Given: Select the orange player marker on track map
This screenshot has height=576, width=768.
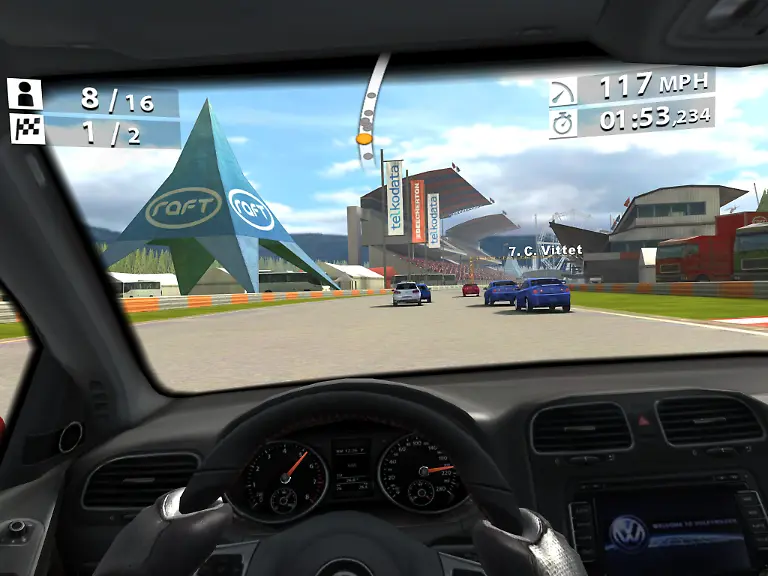Looking at the screenshot, I should coord(363,139).
